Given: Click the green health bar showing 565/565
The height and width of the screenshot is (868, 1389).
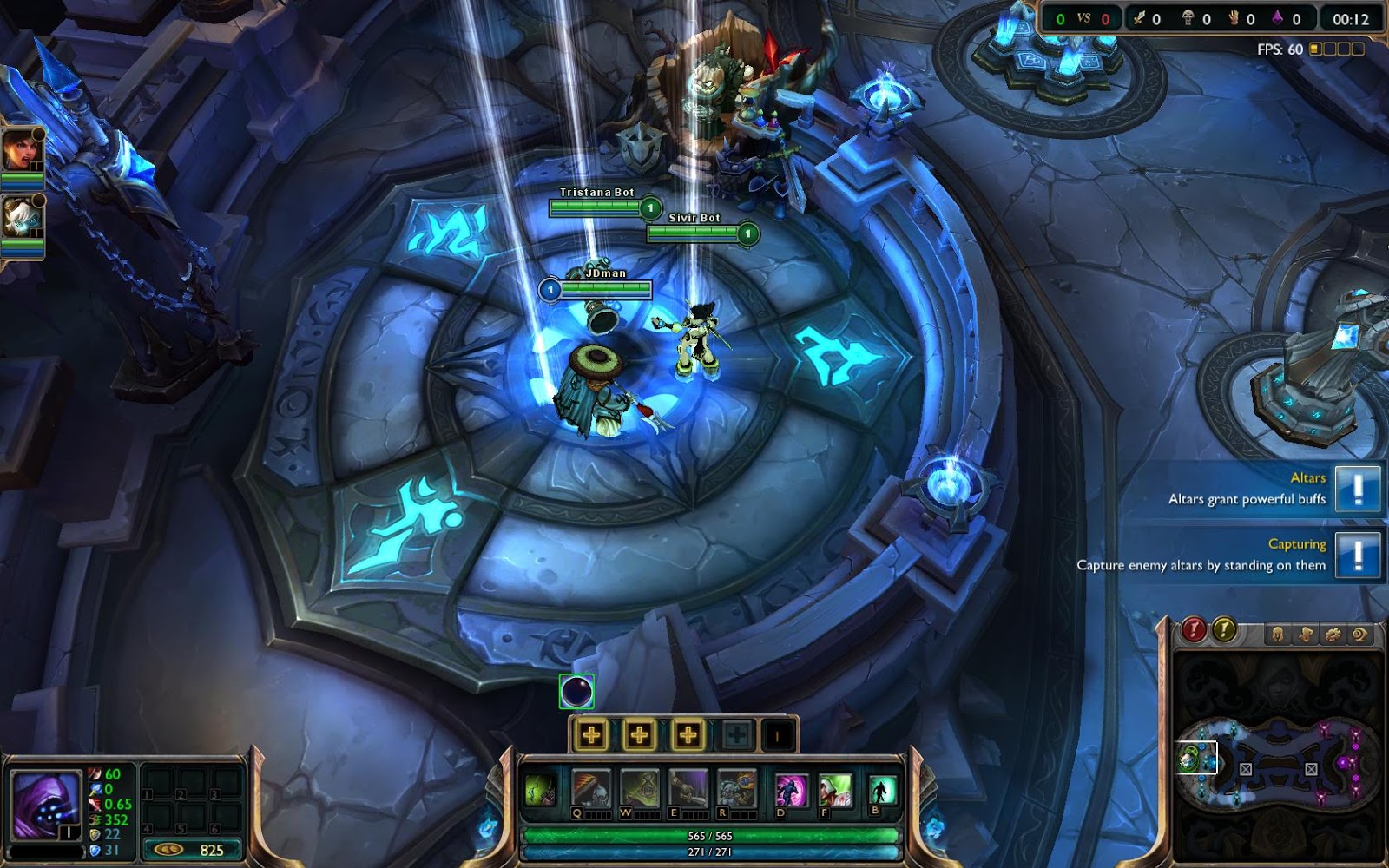Looking at the screenshot, I should coord(709,836).
